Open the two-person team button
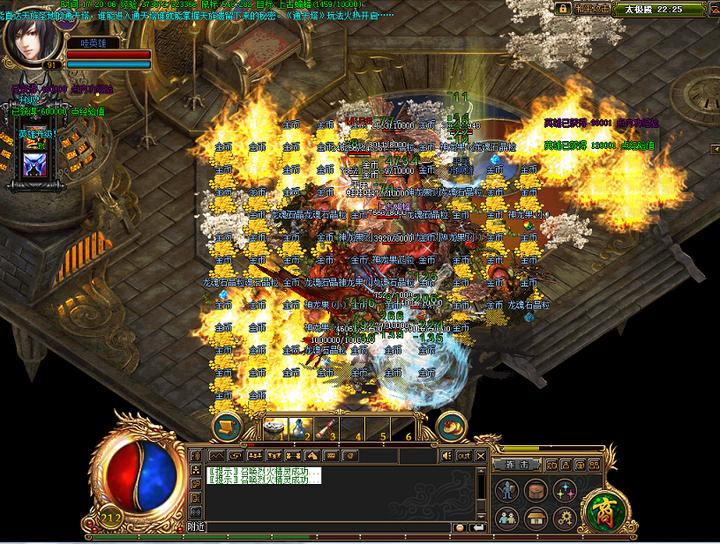The width and height of the screenshot is (720, 544). 509,518
